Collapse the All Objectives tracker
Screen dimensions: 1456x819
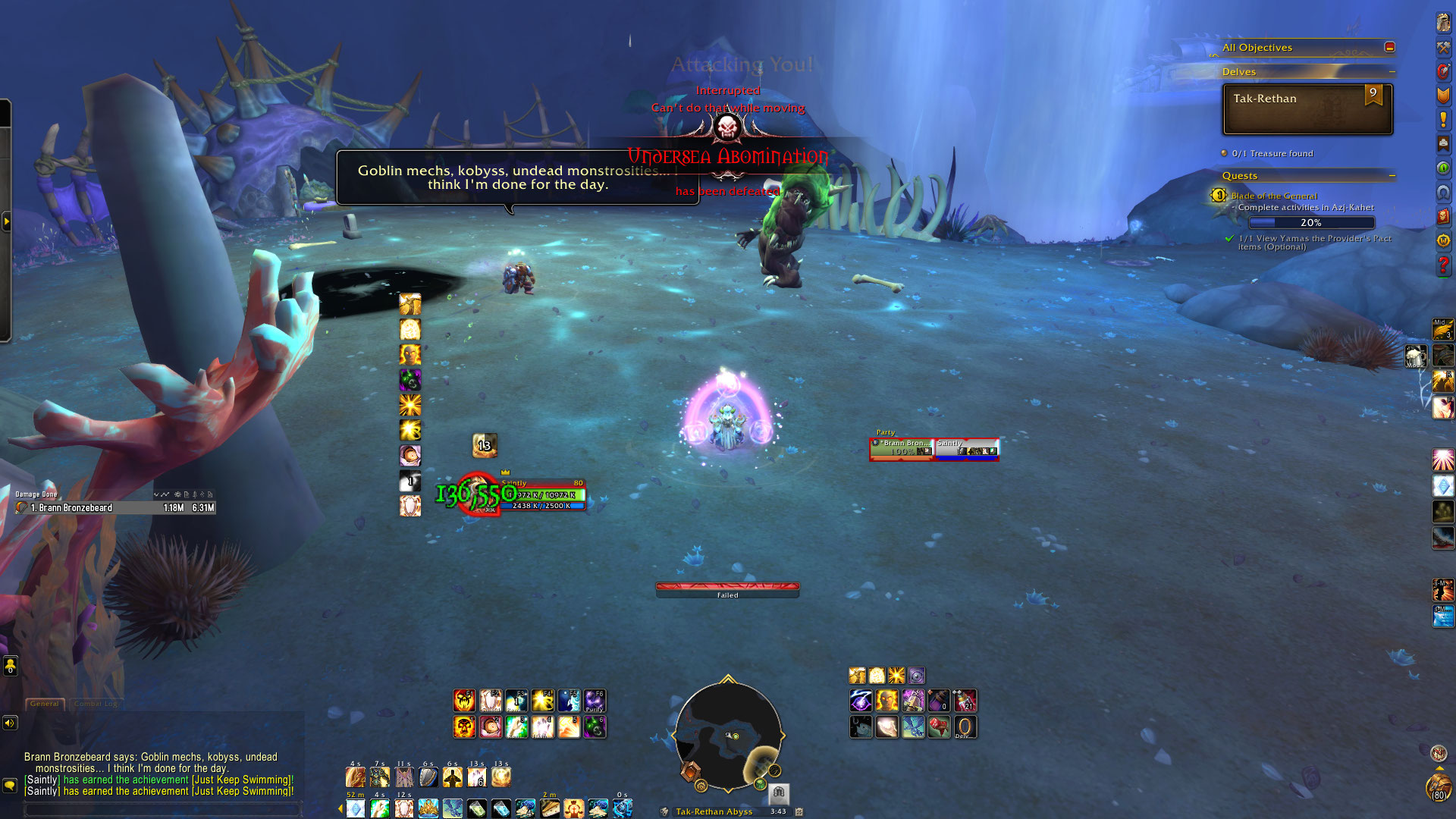pos(1389,47)
